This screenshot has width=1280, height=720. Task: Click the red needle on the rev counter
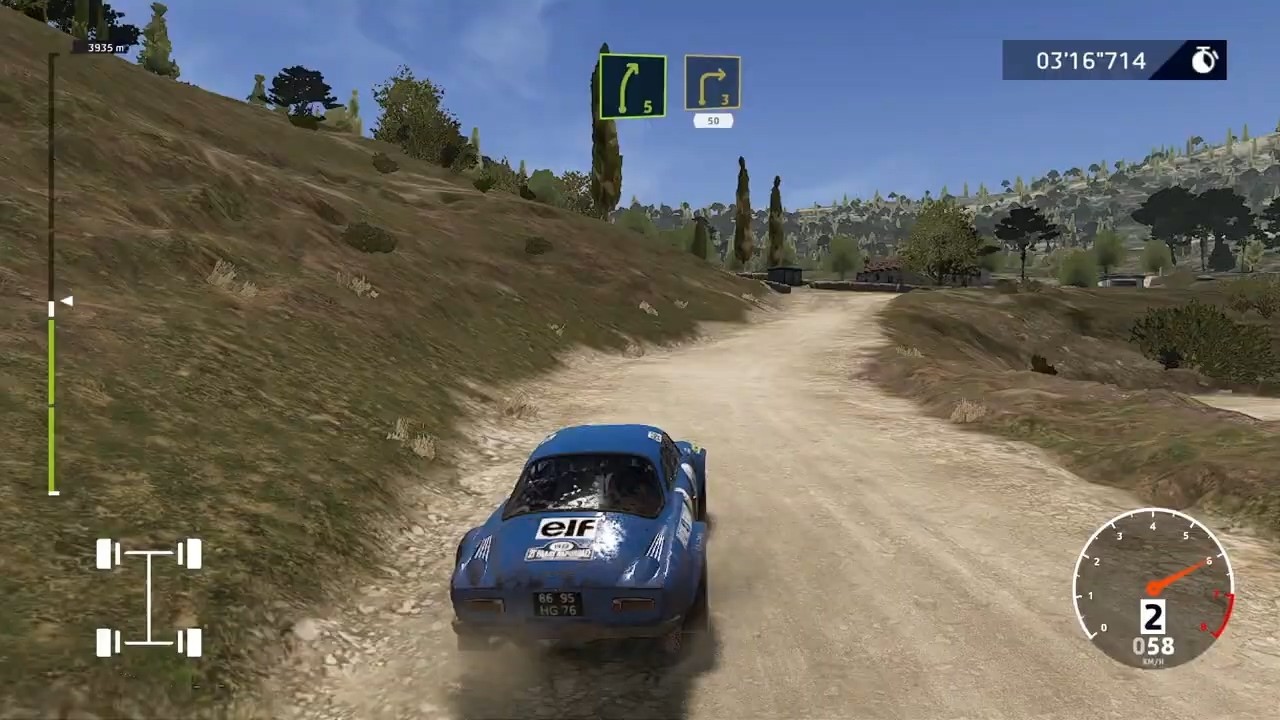(1180, 575)
